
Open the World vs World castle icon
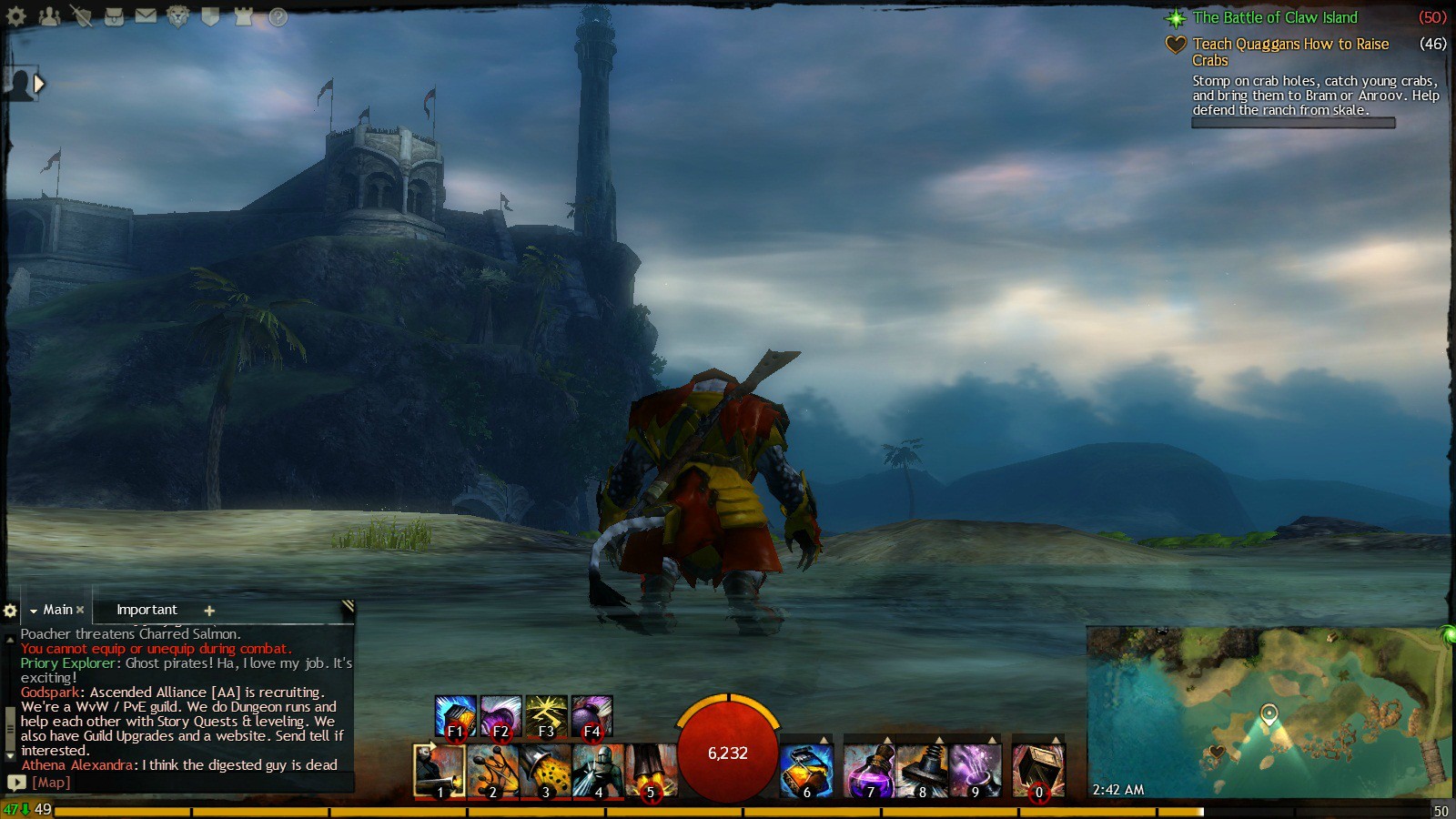[x=243, y=15]
